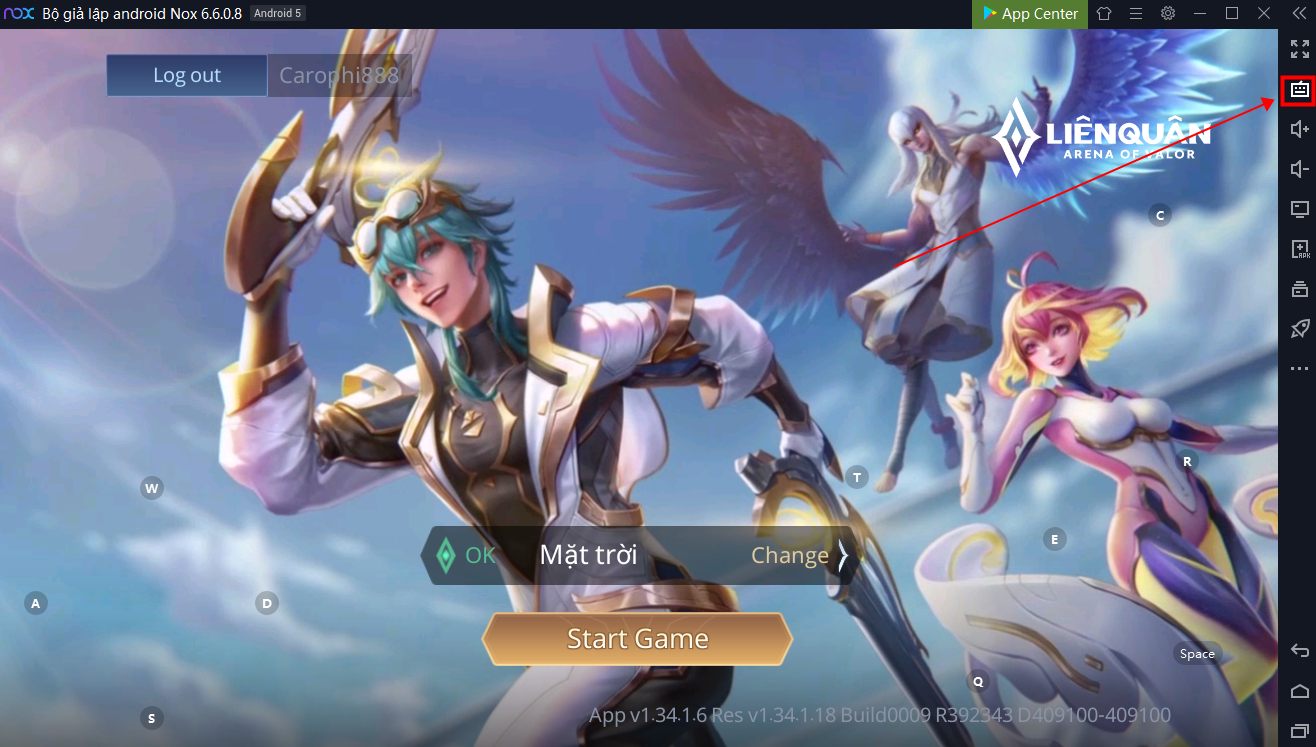Image resolution: width=1316 pixels, height=747 pixels.
Task: Click the Android back button
Action: point(1299,651)
